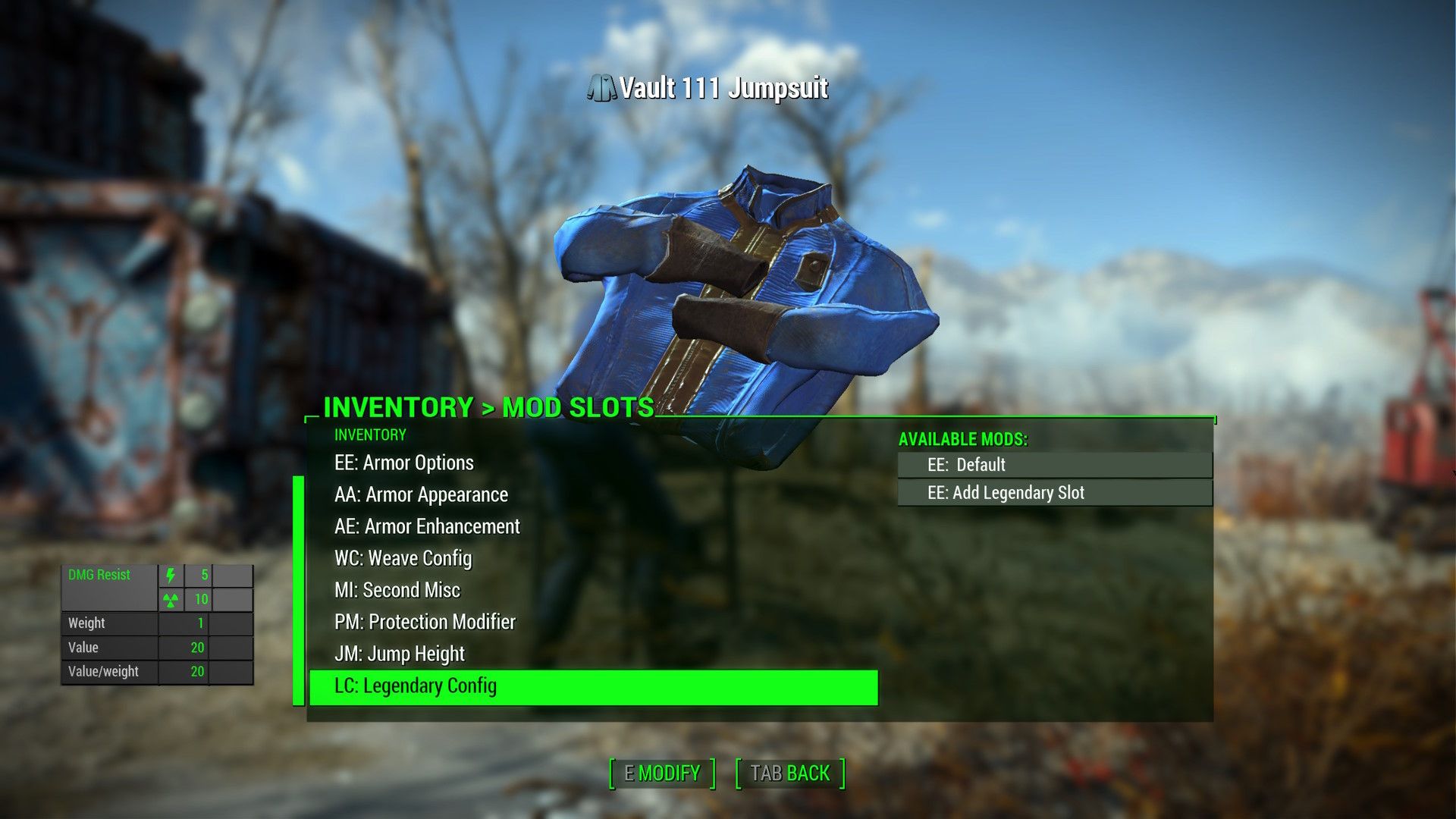Click the AVAILABLE MODS header

point(963,438)
